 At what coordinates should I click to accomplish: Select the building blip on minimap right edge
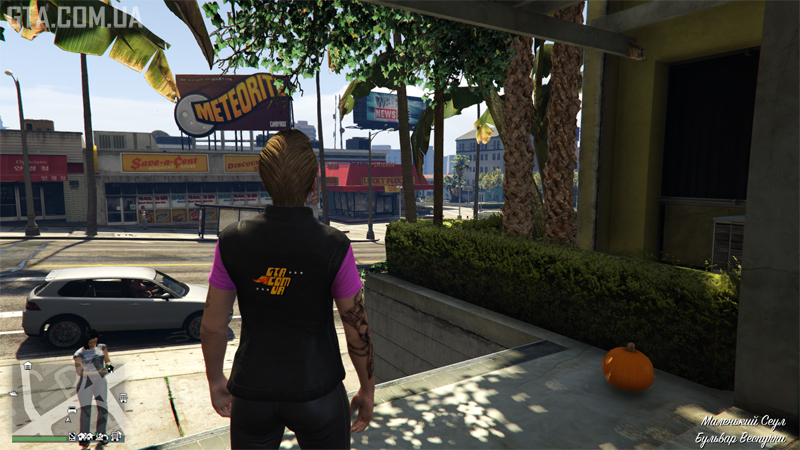pos(122,397)
